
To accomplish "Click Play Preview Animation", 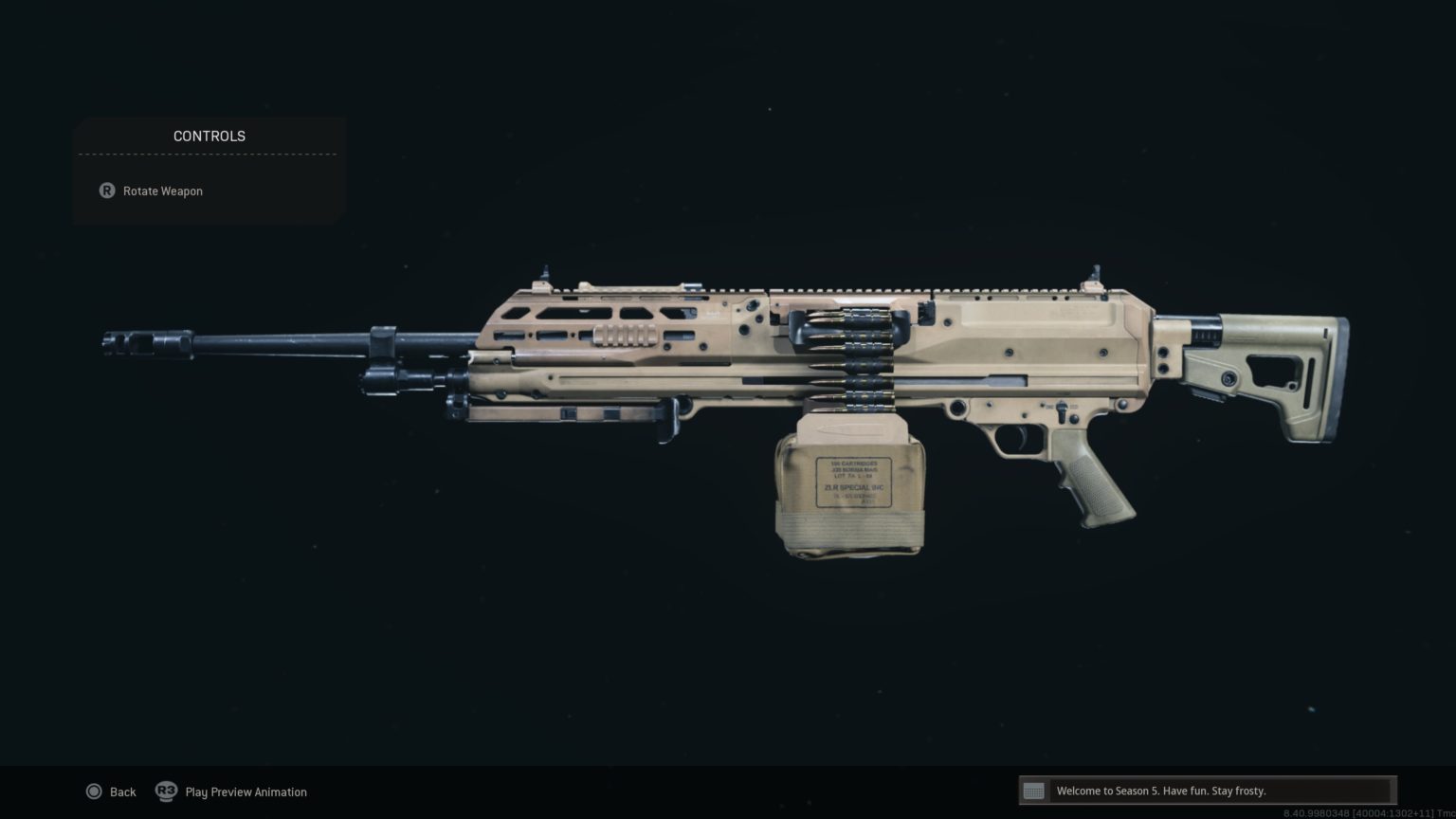I will coord(246,792).
